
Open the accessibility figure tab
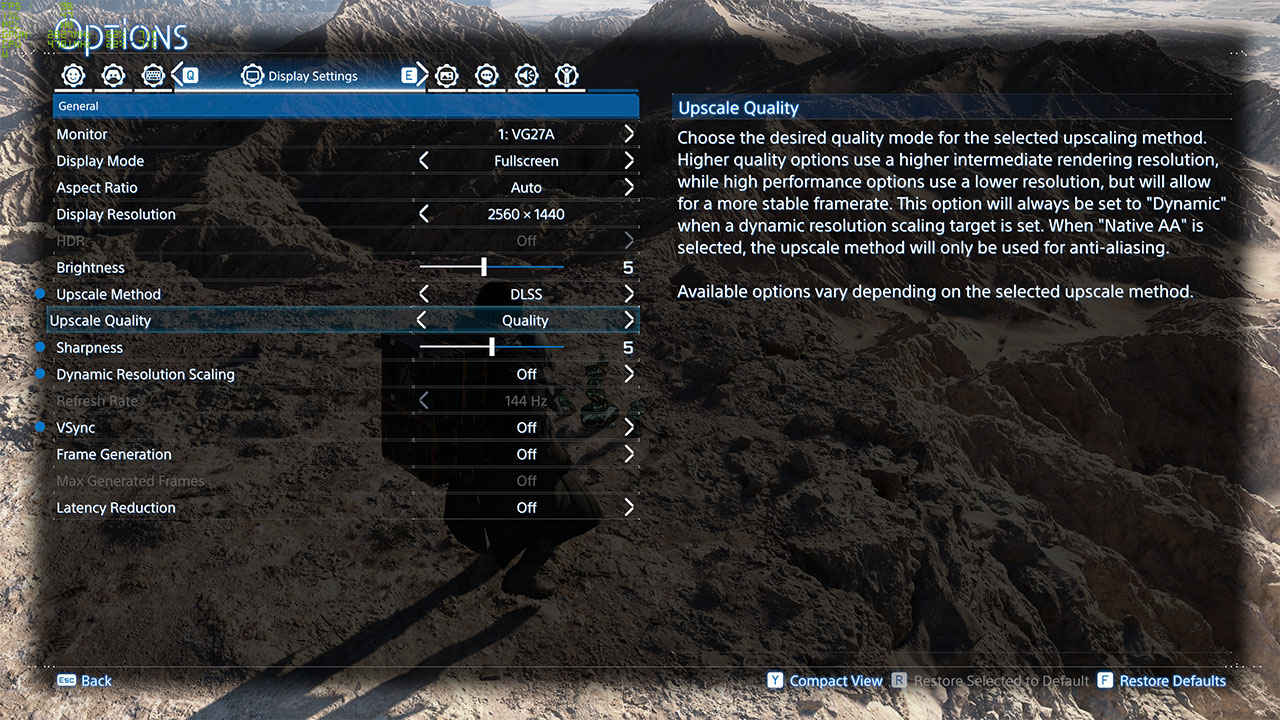[x=567, y=76]
